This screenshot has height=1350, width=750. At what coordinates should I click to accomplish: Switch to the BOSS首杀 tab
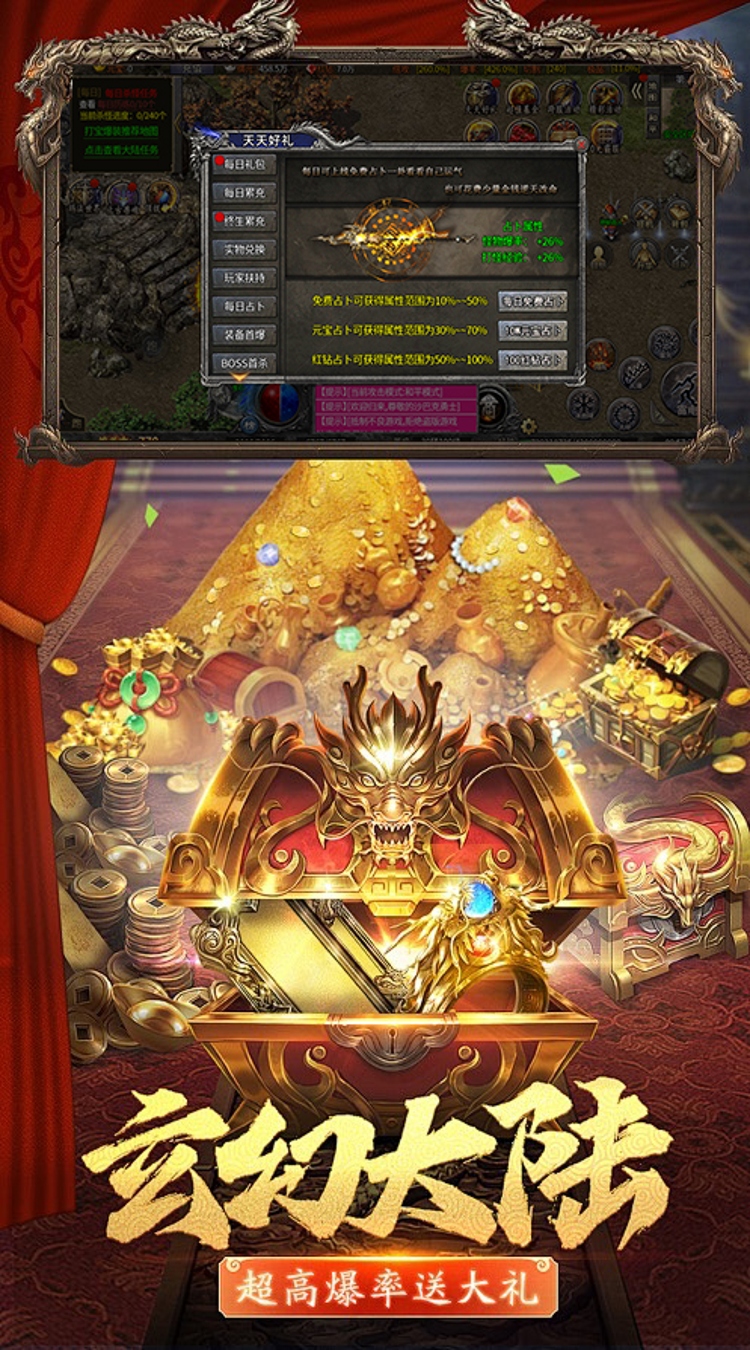(244, 363)
